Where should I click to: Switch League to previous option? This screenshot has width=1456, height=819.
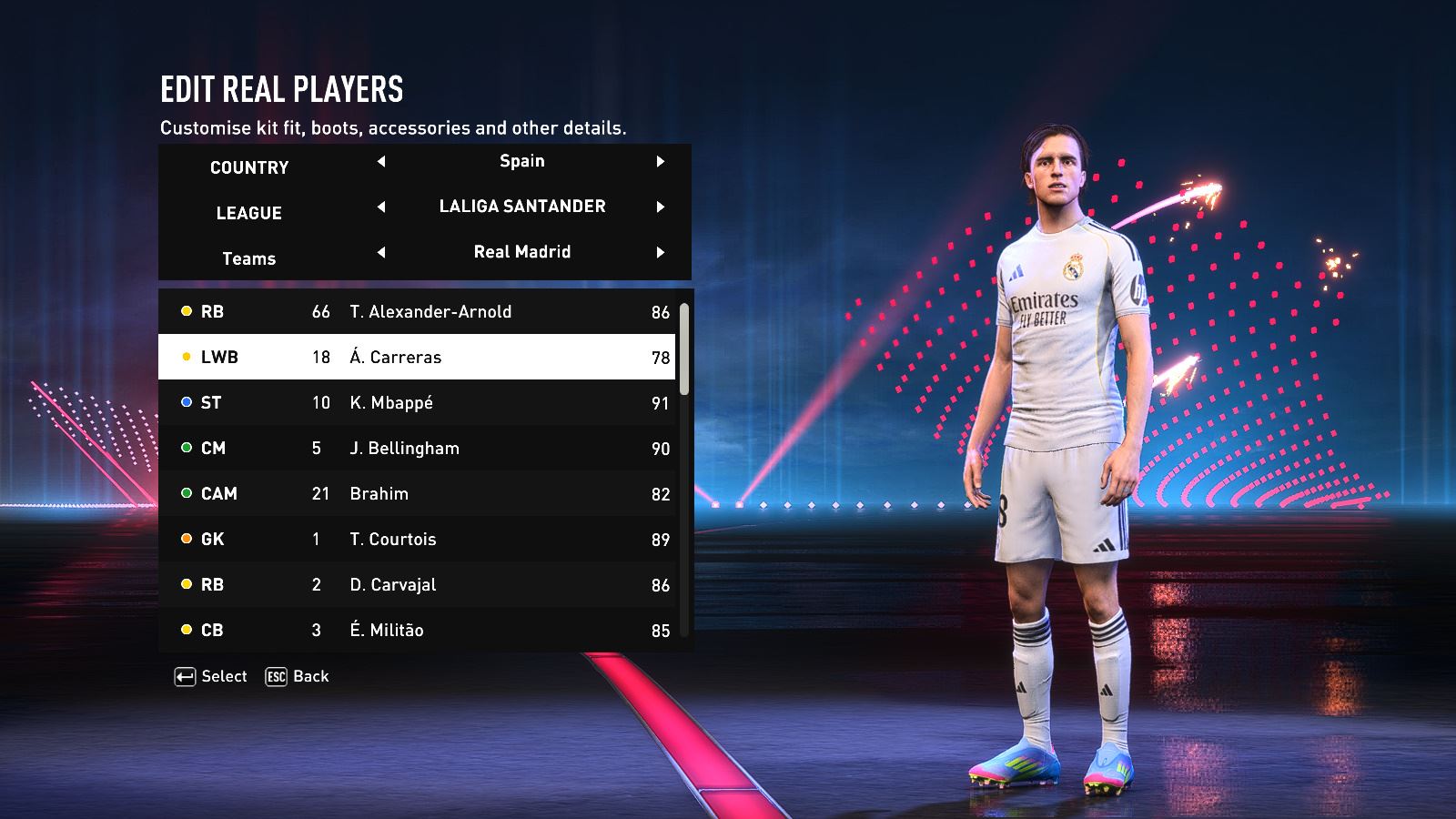pyautogui.click(x=381, y=207)
